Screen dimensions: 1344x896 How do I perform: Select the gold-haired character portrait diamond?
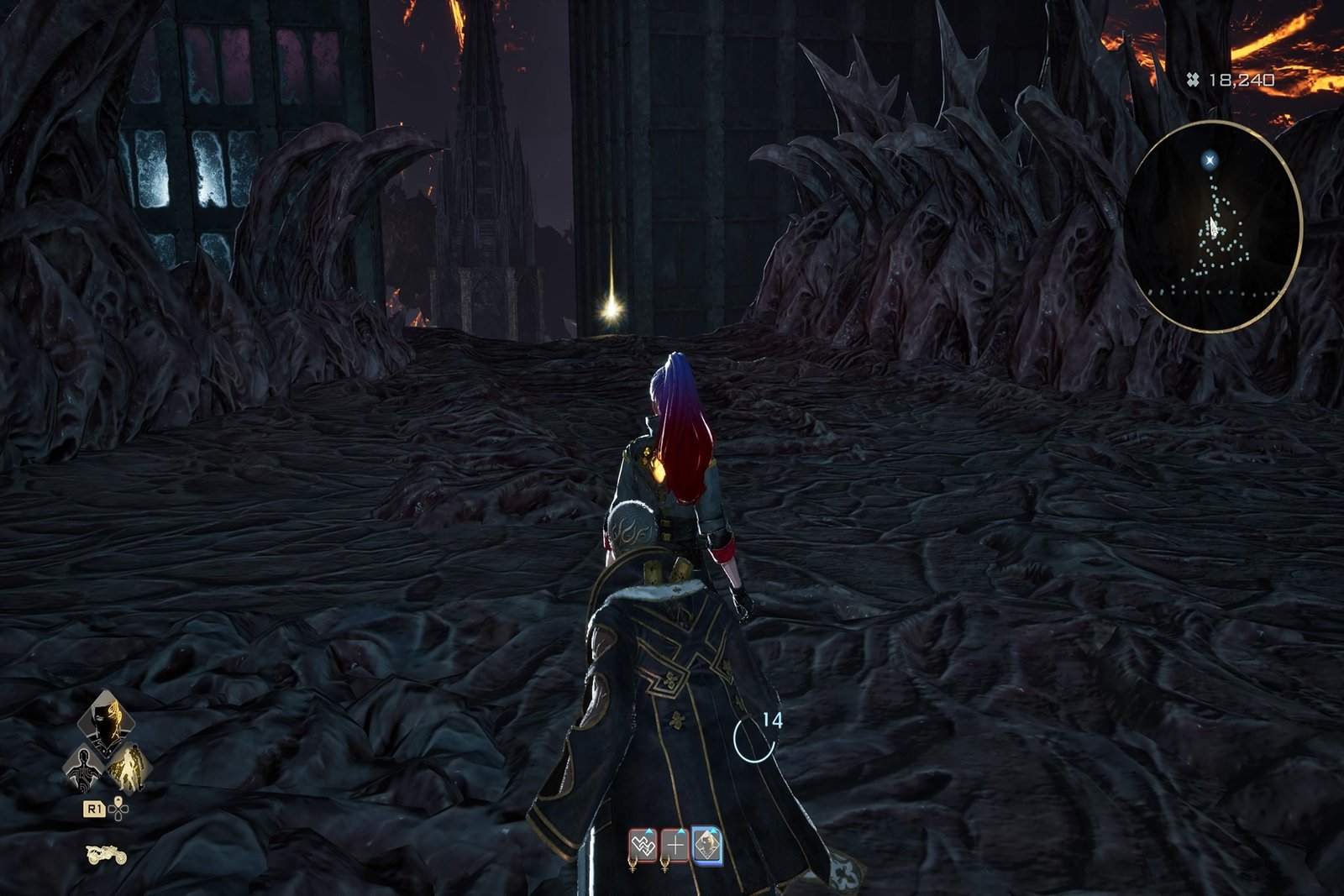(107, 721)
